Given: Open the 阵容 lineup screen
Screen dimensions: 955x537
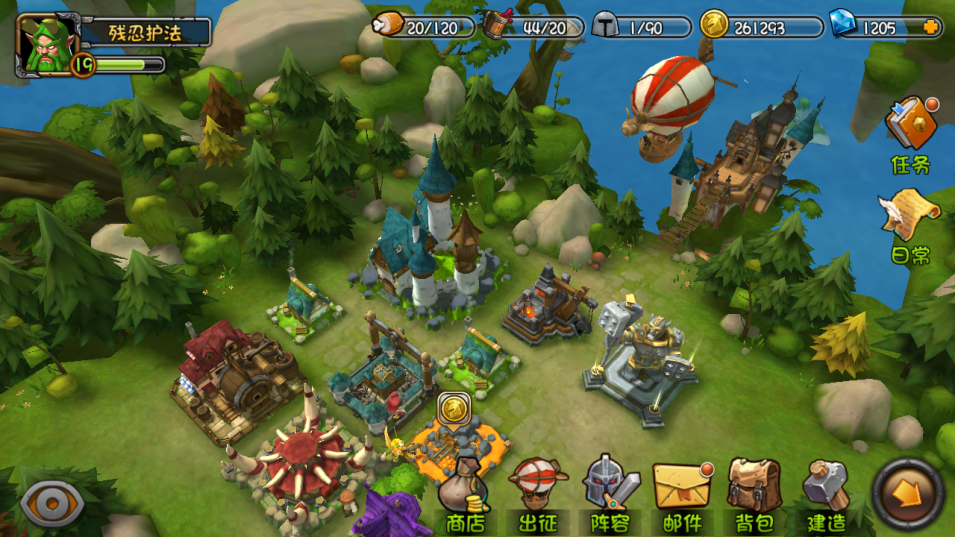Looking at the screenshot, I should [610, 495].
